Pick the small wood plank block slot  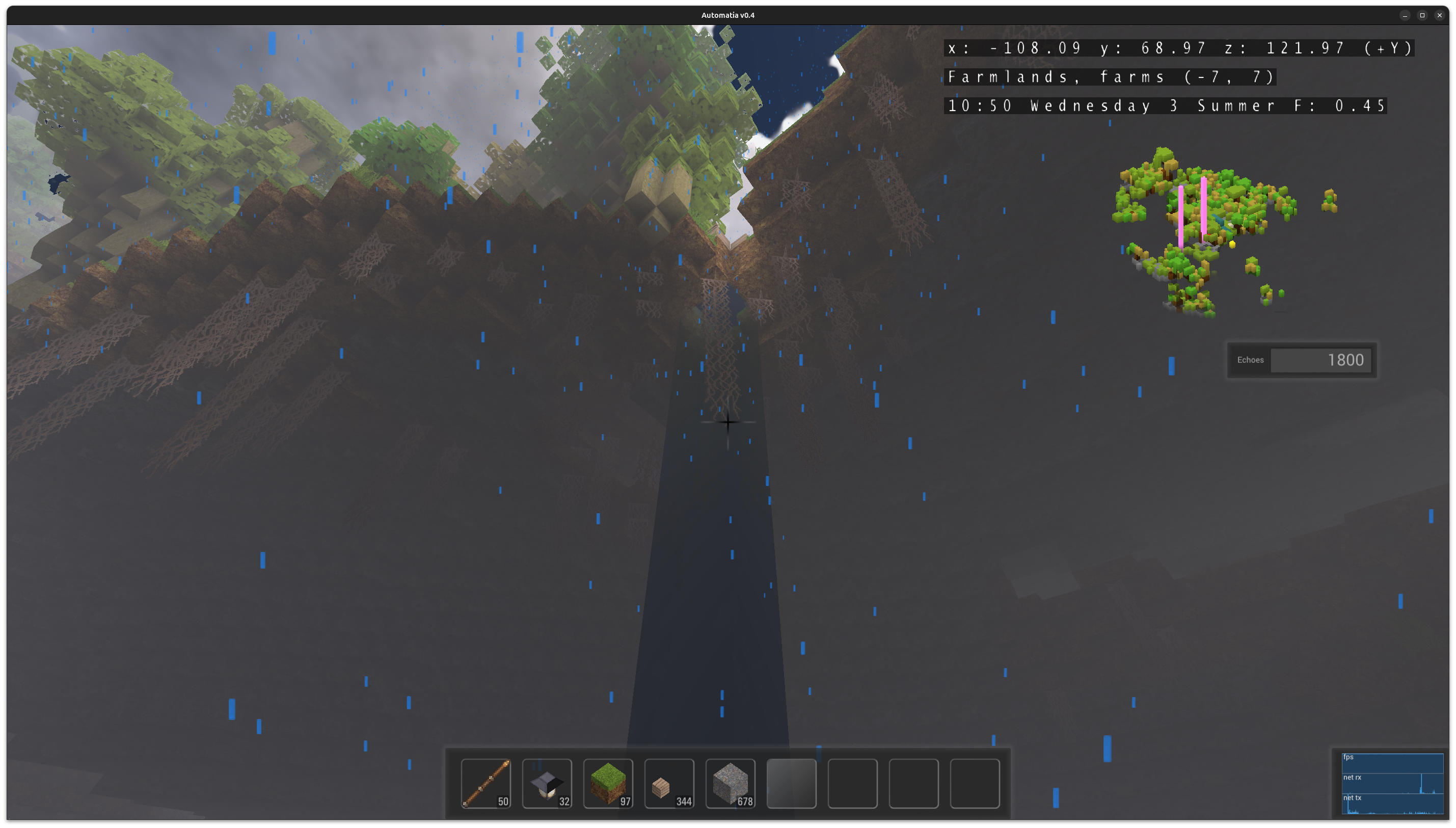click(669, 783)
